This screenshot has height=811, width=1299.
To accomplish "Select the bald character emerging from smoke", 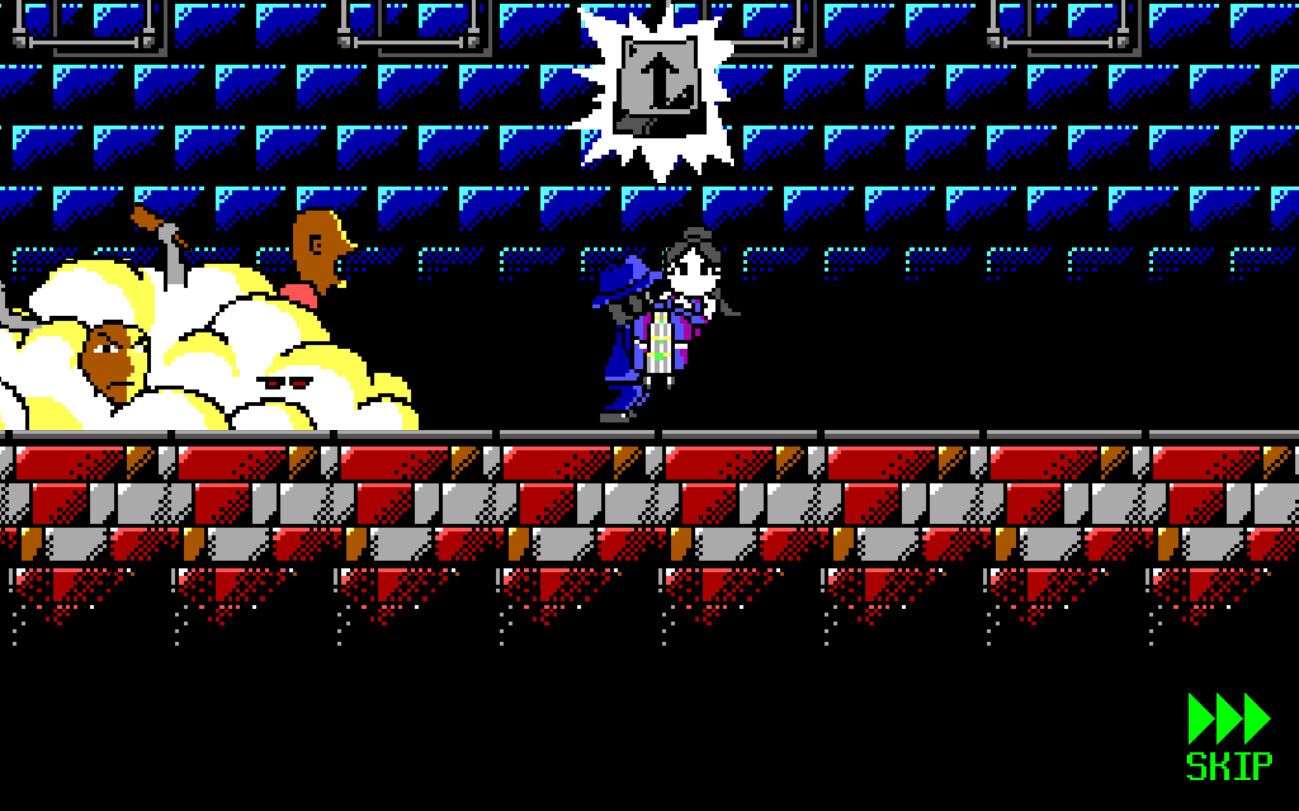I will coord(315,245).
